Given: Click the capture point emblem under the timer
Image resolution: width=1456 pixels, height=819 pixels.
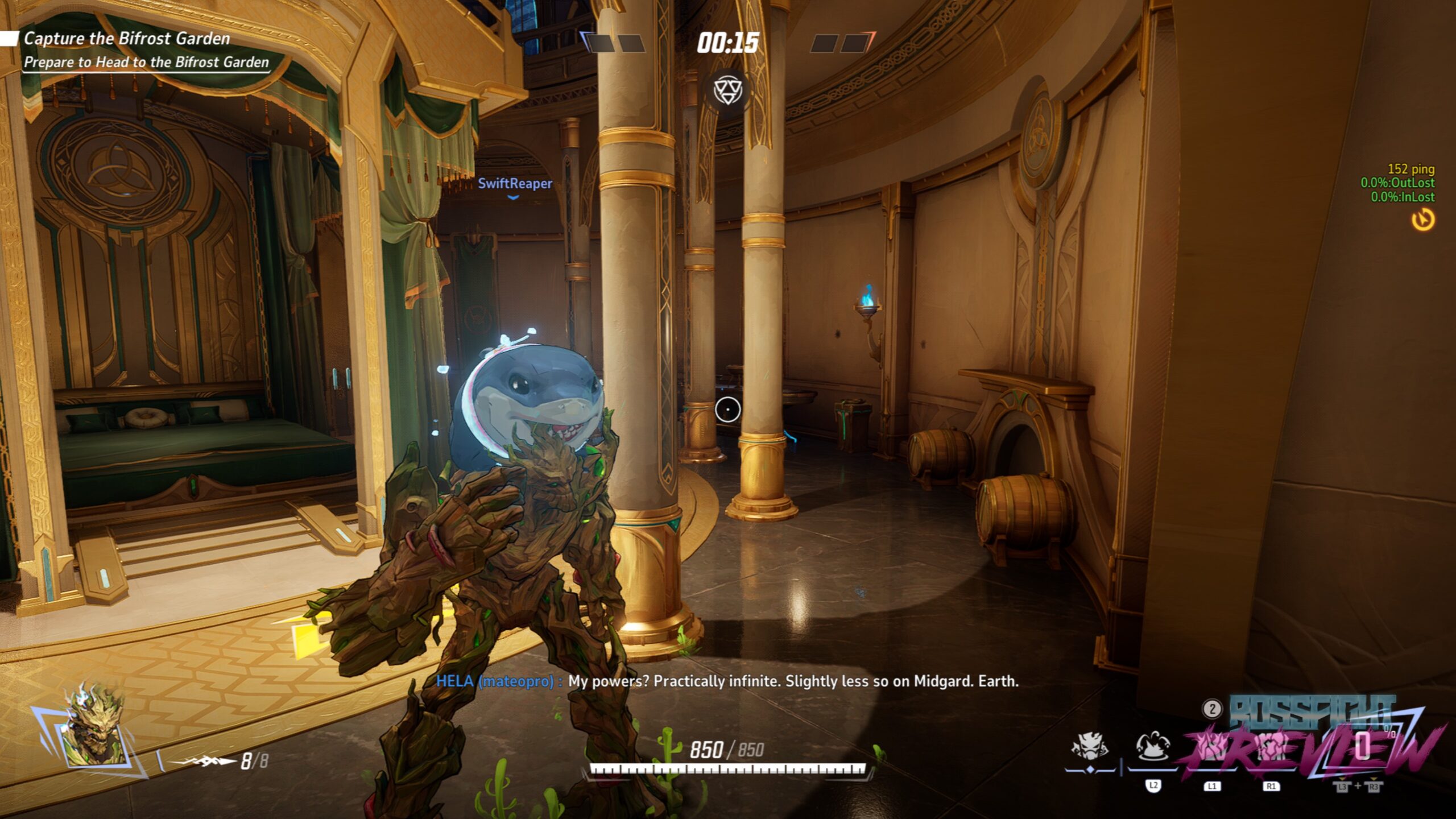Looking at the screenshot, I should pyautogui.click(x=727, y=91).
